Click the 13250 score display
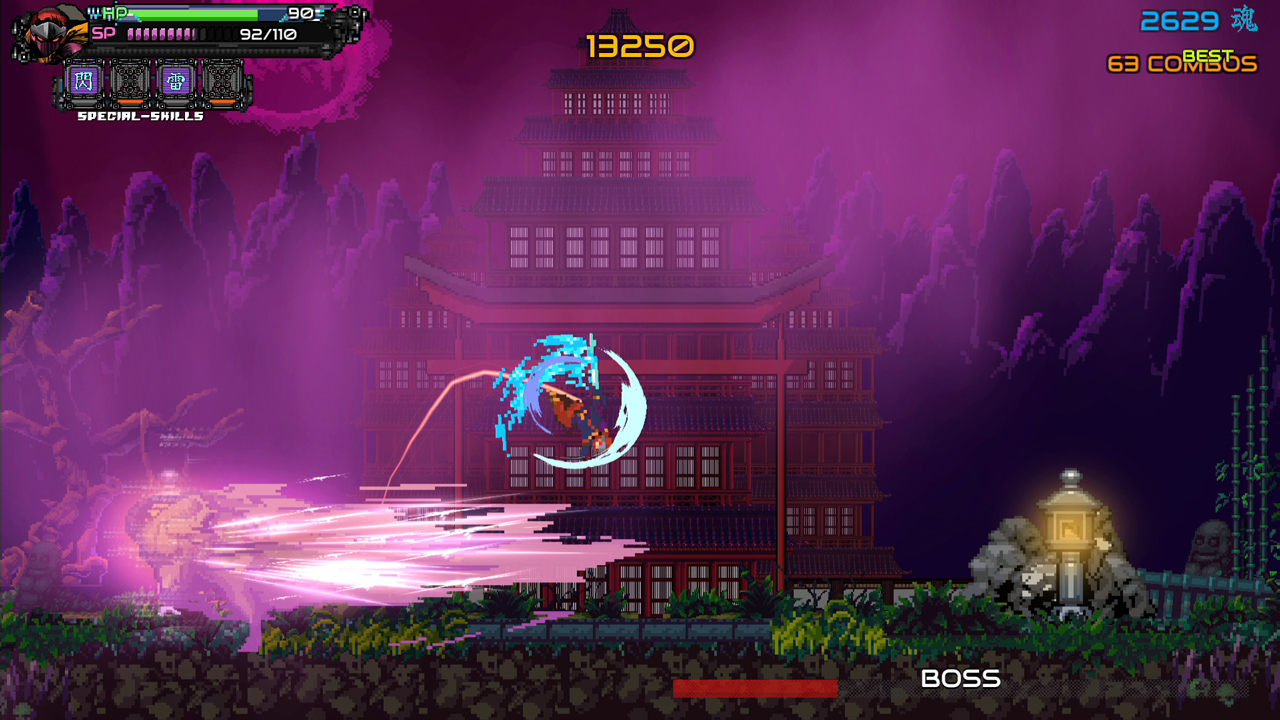This screenshot has height=720, width=1280. coord(640,44)
